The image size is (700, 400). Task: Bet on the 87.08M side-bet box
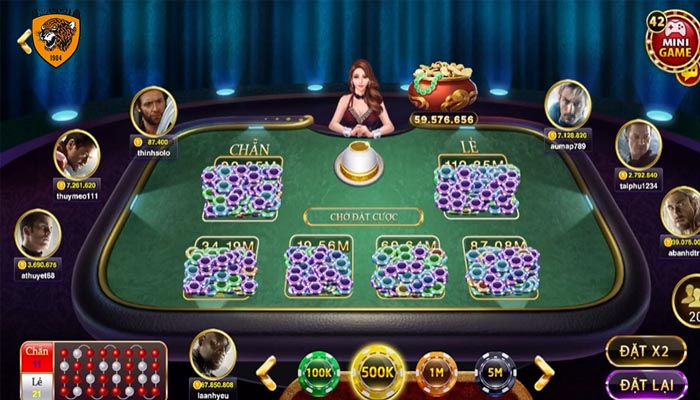coord(501,267)
